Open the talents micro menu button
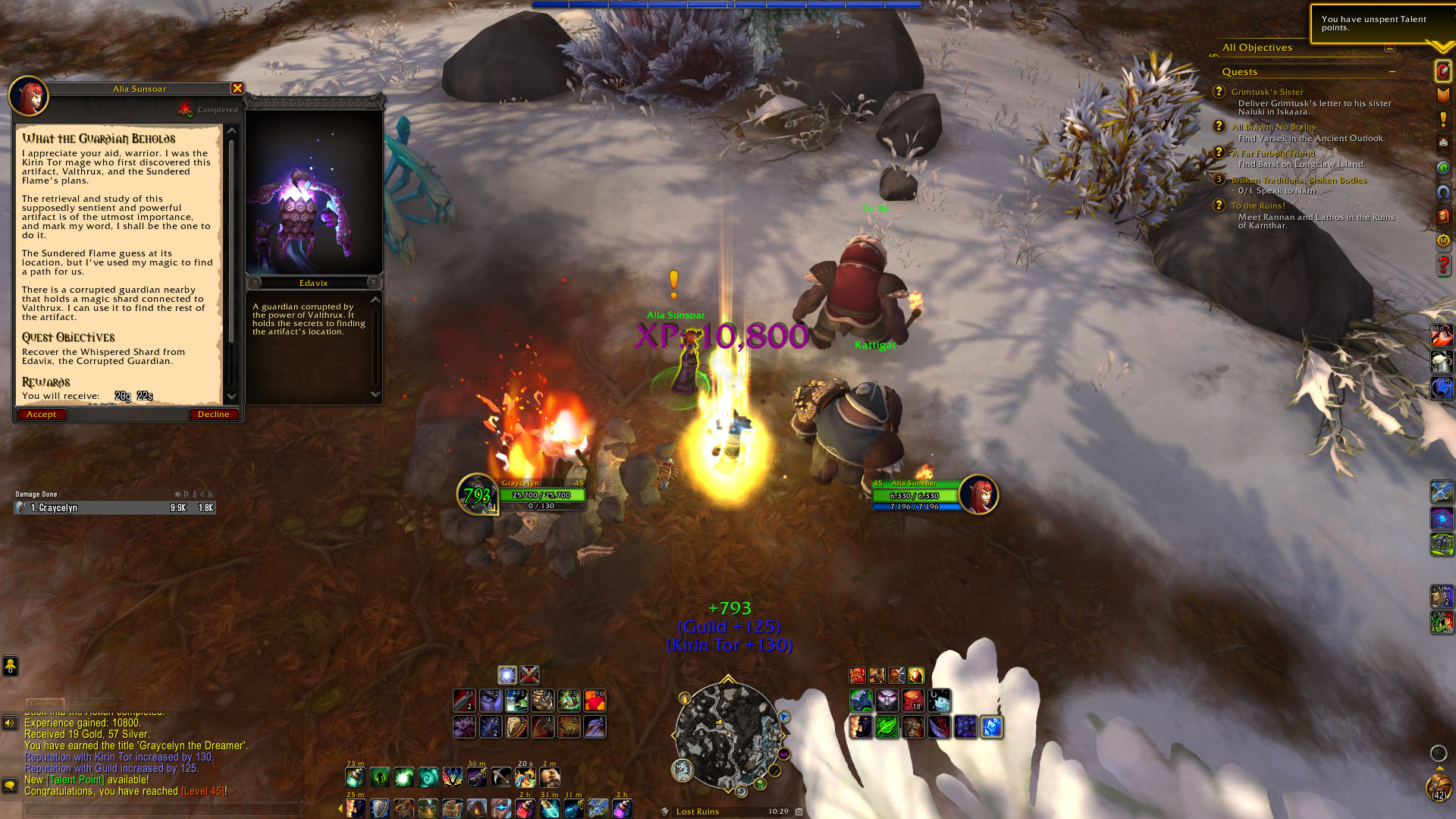This screenshot has width=1456, height=819. [x=1443, y=71]
